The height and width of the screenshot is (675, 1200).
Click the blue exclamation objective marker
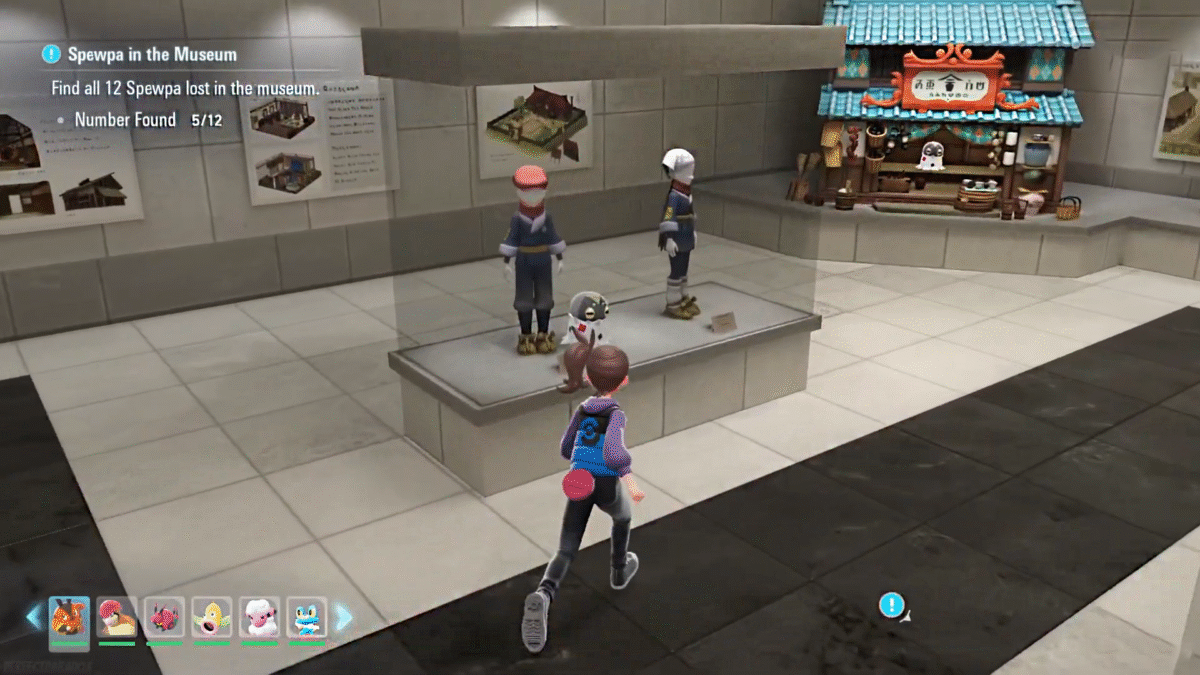[x=891, y=604]
